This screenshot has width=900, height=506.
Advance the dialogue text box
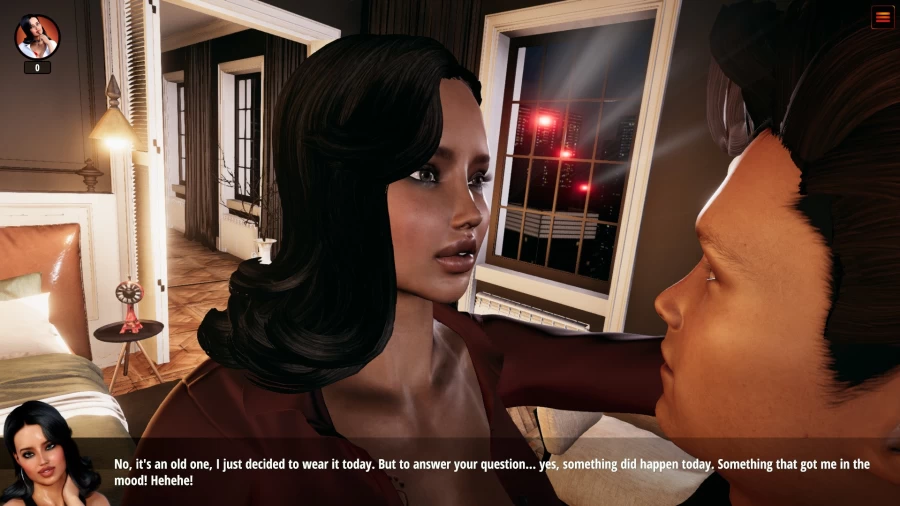[x=490, y=472]
